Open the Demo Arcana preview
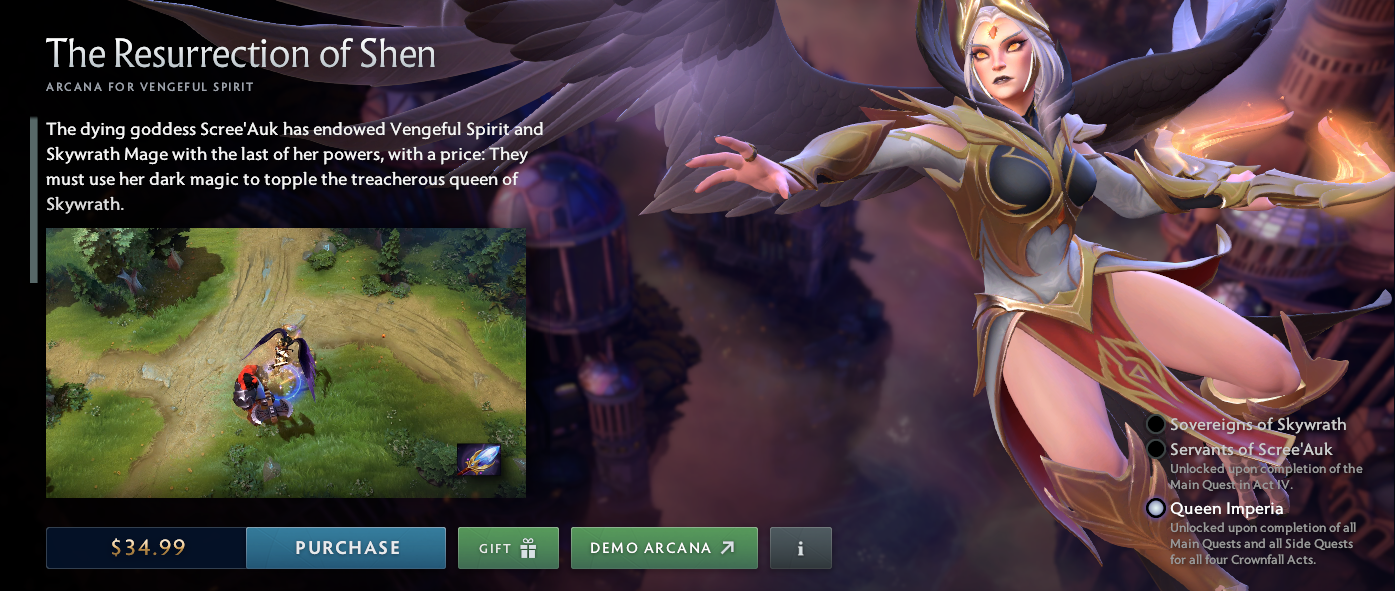The image size is (1395, 591). (664, 548)
